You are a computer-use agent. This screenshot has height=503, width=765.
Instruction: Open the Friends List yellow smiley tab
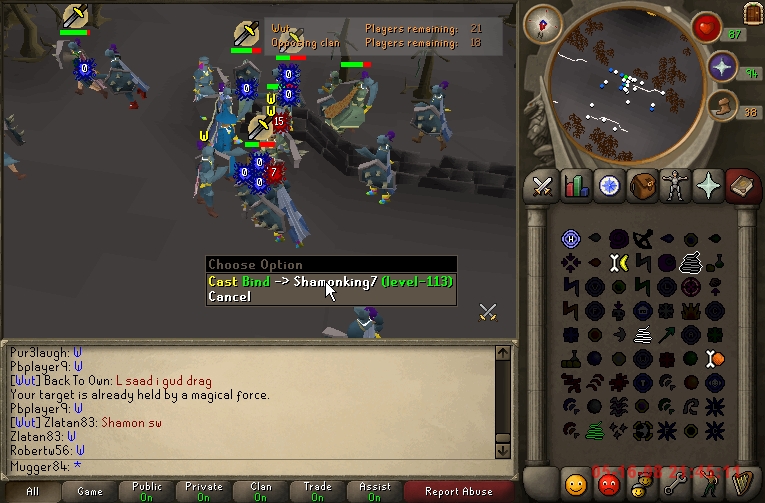click(x=575, y=484)
